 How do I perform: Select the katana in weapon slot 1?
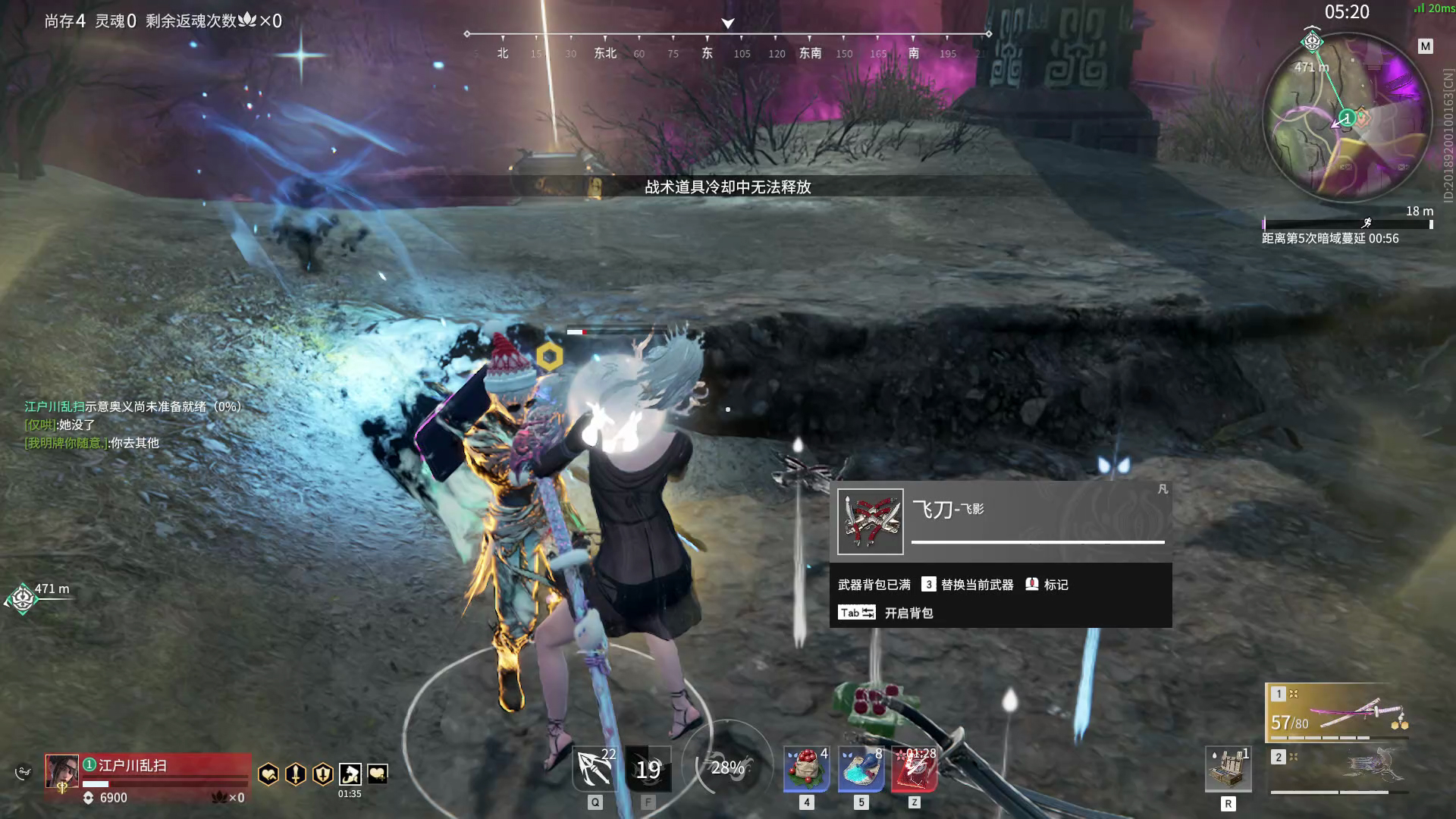pos(1338,713)
